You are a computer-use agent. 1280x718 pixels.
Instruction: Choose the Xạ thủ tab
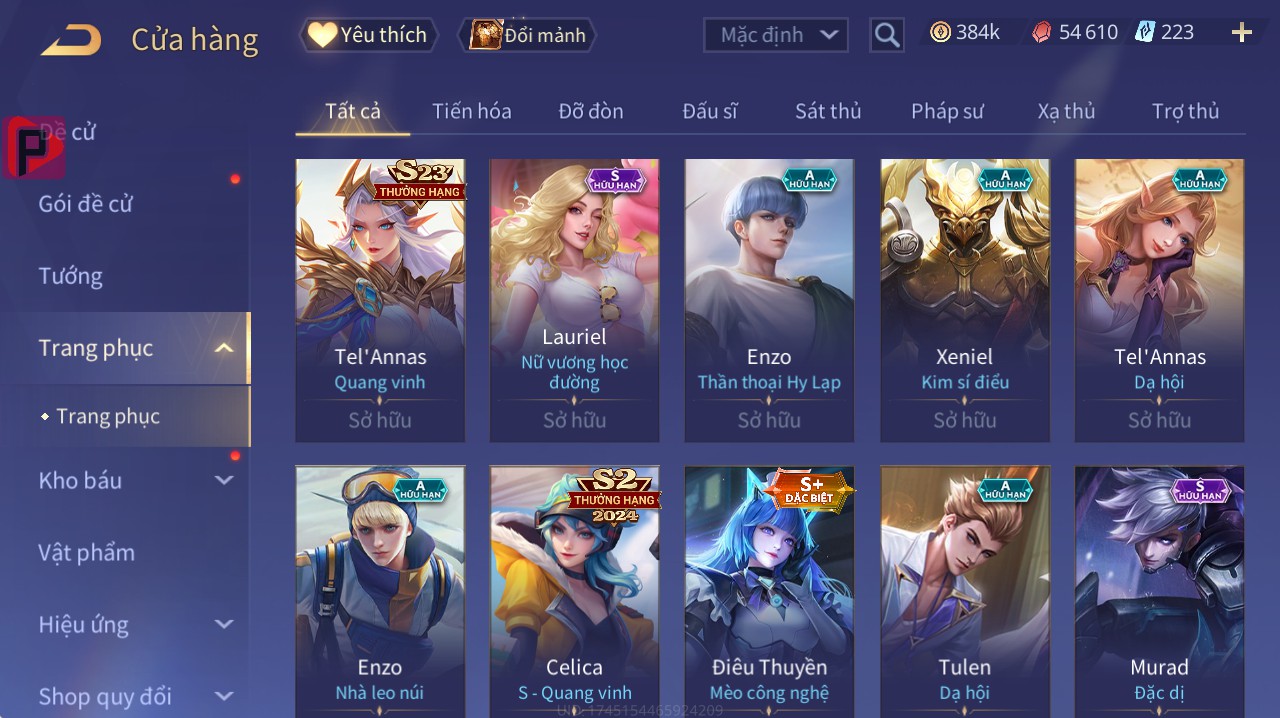pos(1066,111)
